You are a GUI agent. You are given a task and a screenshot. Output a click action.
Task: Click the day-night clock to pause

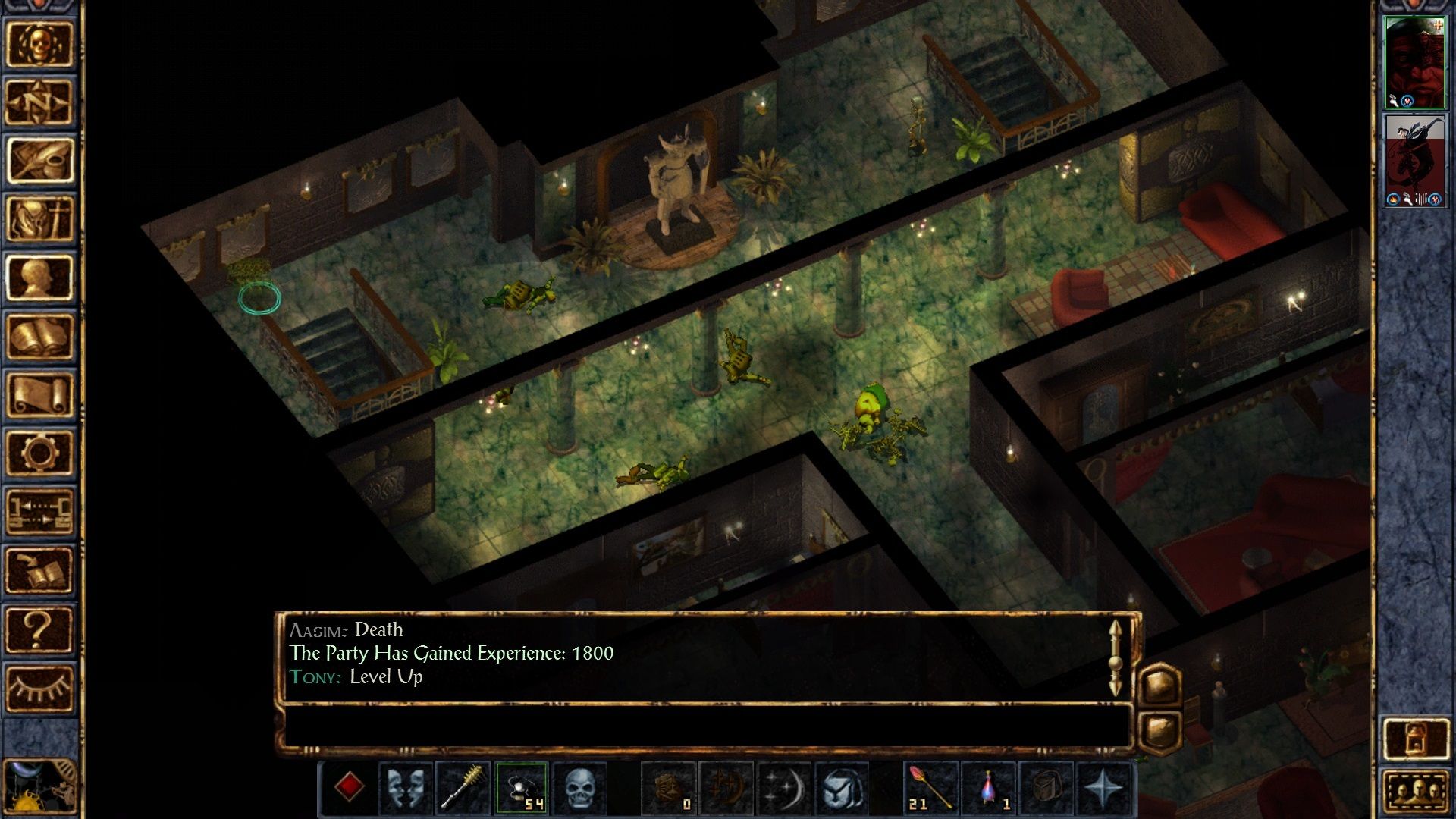point(39,789)
